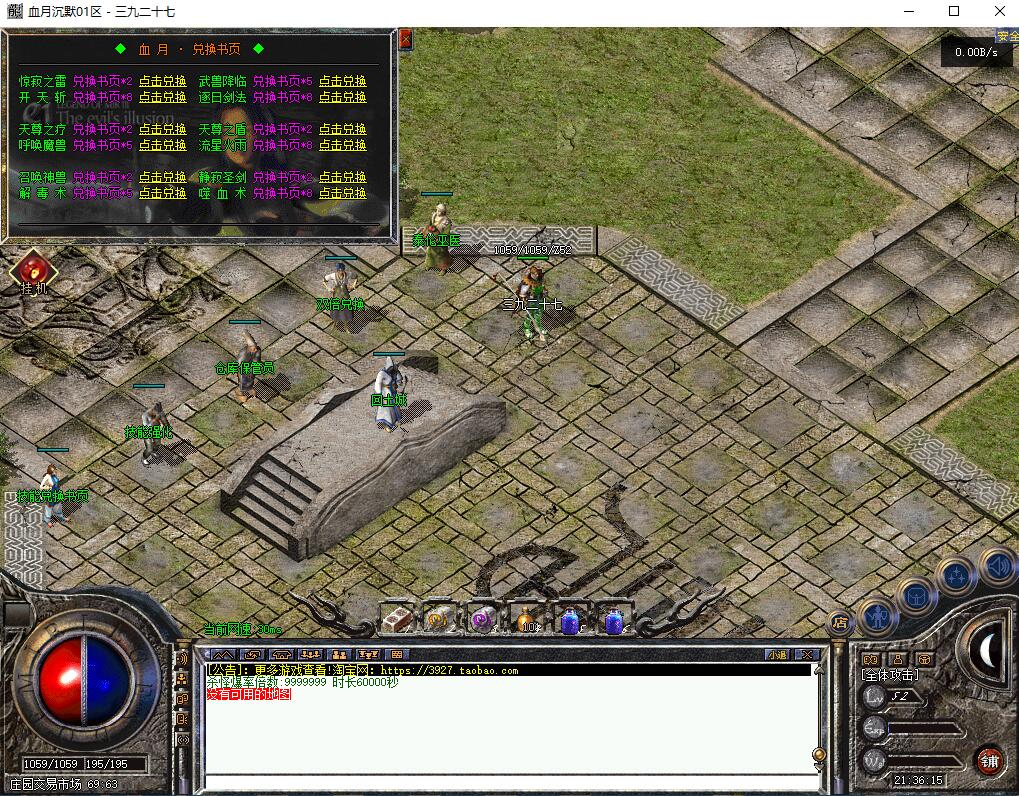This screenshot has height=796, width=1019.
Task: Use the orange potion in the hotbar
Action: point(528,620)
